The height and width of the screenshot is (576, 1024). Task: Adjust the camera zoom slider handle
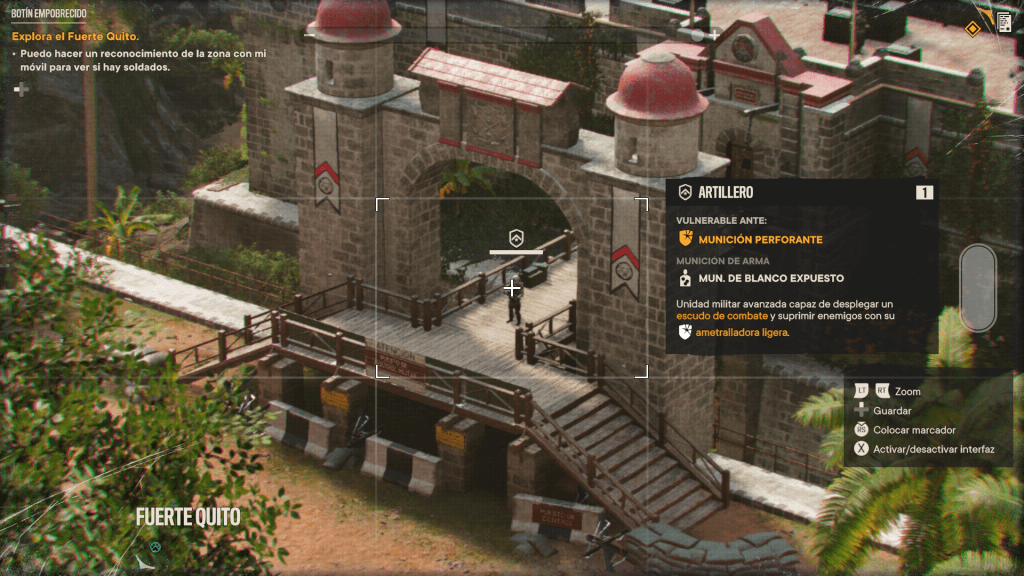[977, 288]
